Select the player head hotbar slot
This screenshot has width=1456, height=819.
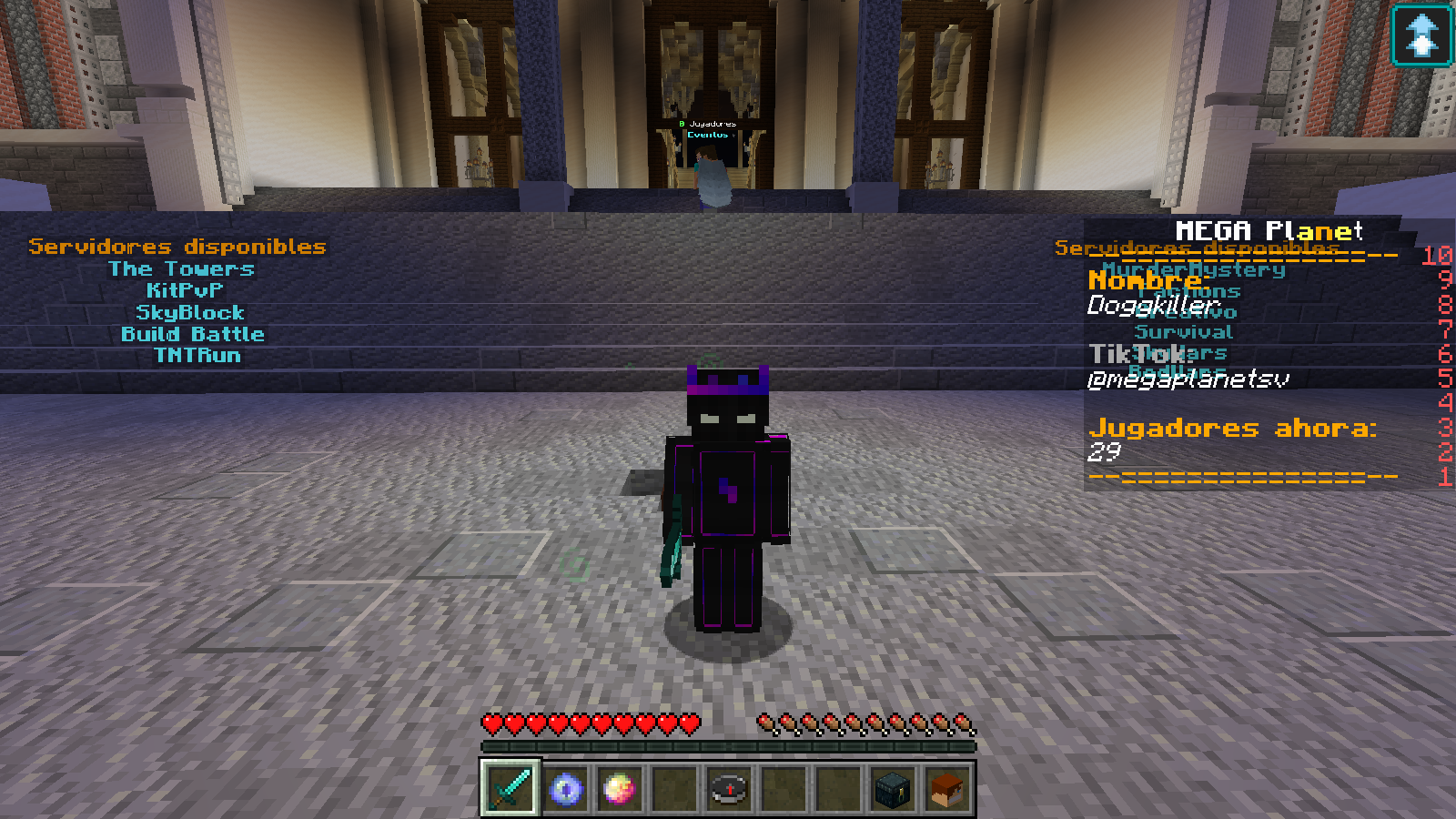click(947, 788)
